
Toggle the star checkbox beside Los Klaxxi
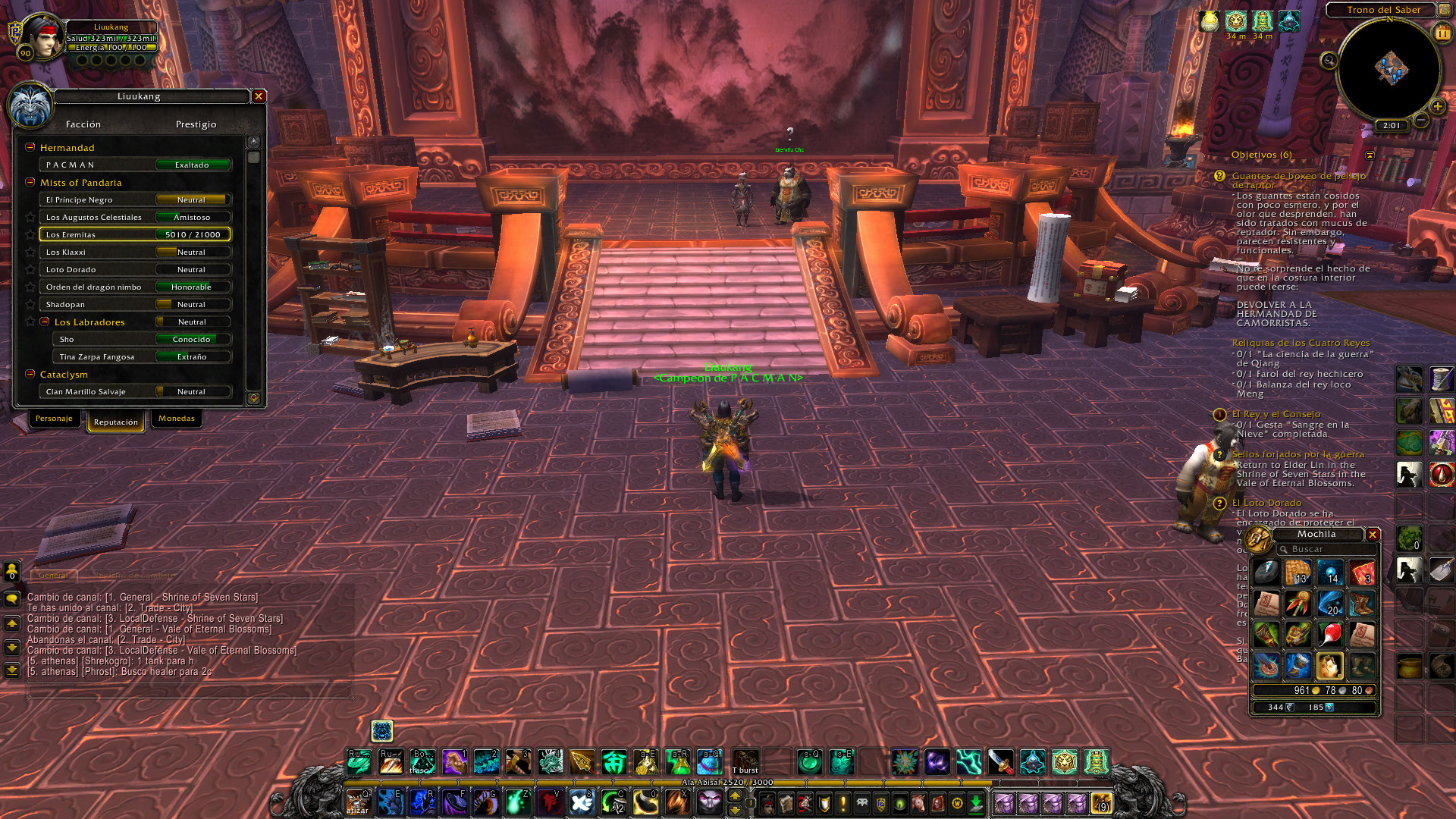tap(30, 252)
